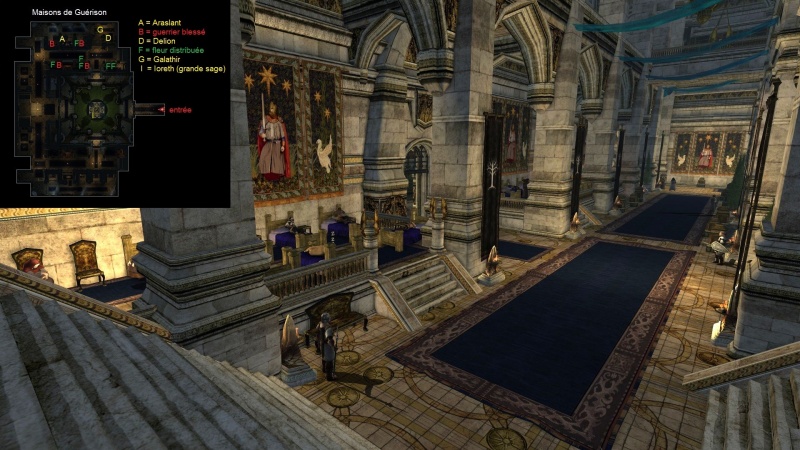Choose the 'G = Galathir' legend entry
800x450 pixels.
(161, 58)
